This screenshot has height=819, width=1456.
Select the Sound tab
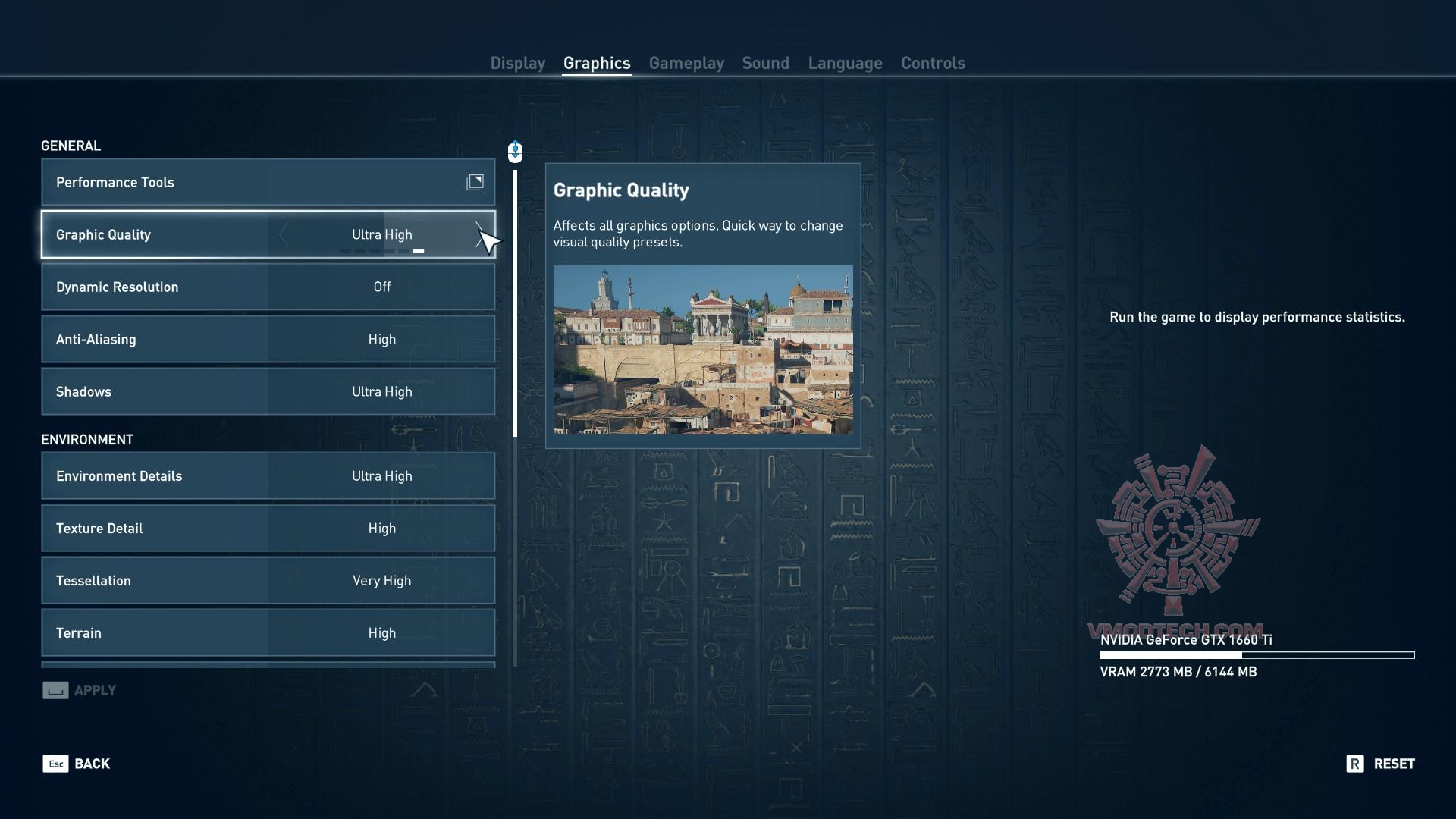click(x=765, y=63)
